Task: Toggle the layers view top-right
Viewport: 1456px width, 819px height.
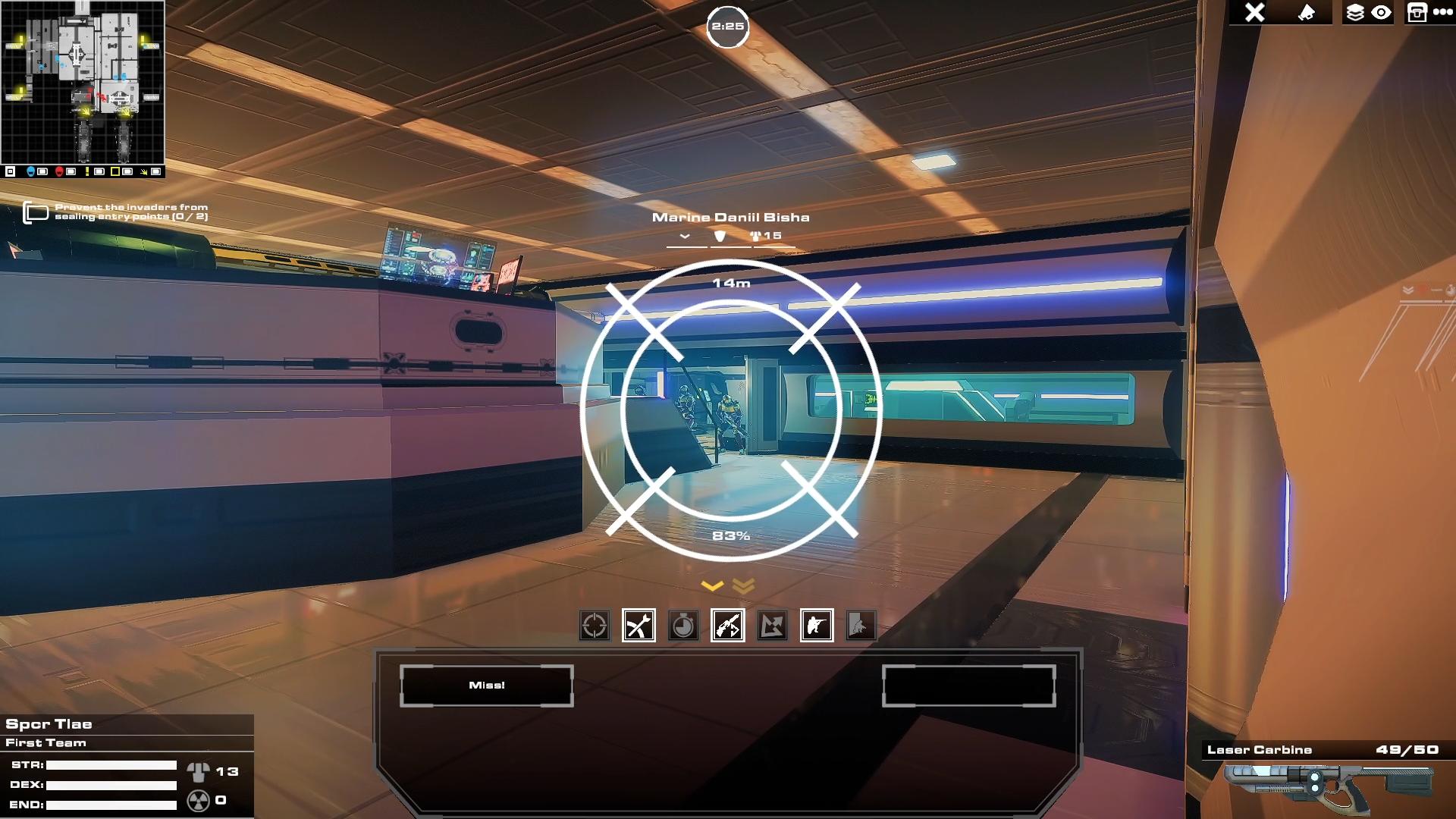Action: [x=1354, y=11]
